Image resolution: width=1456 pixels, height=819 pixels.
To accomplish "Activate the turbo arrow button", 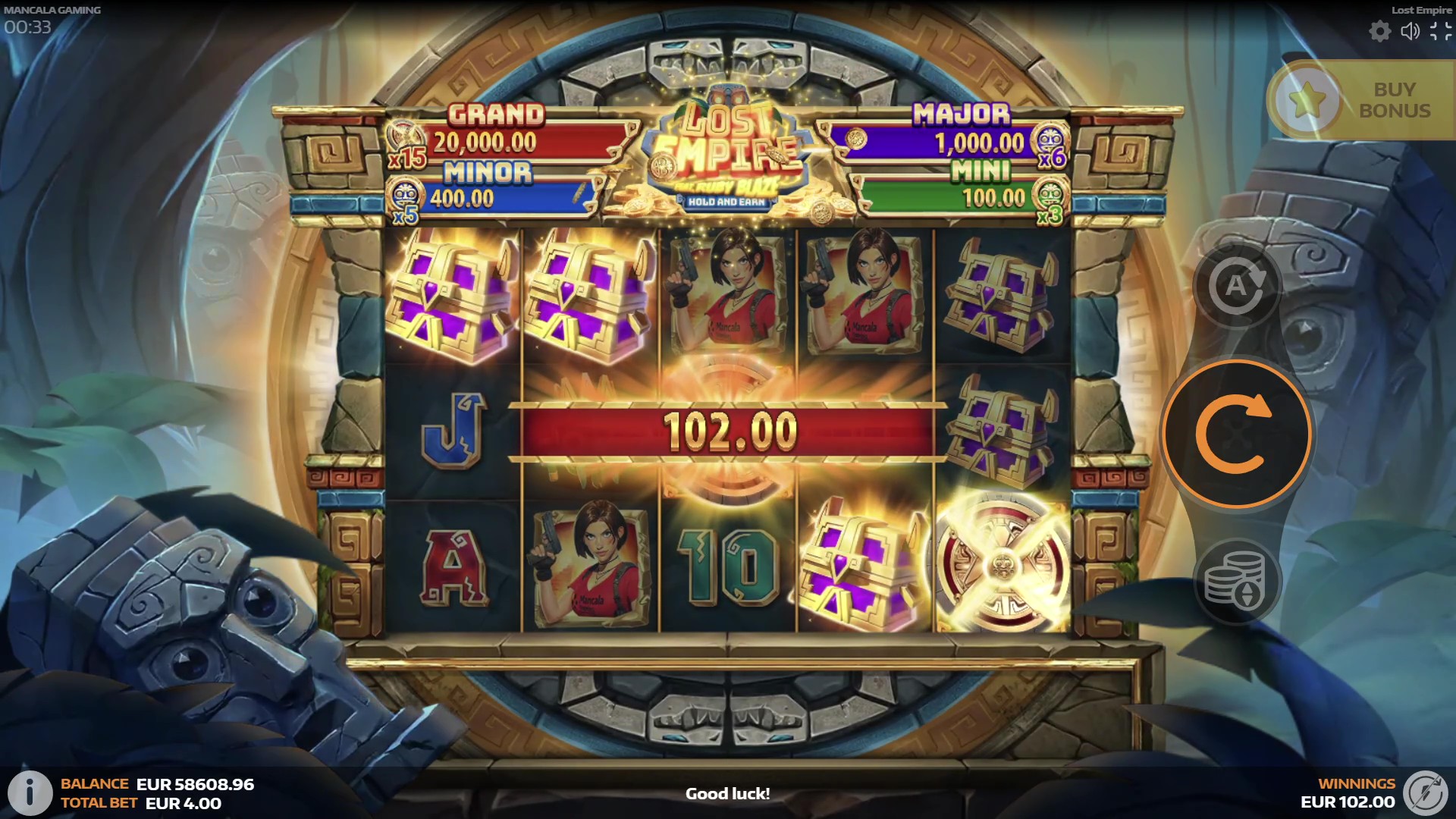I will click(1426, 793).
